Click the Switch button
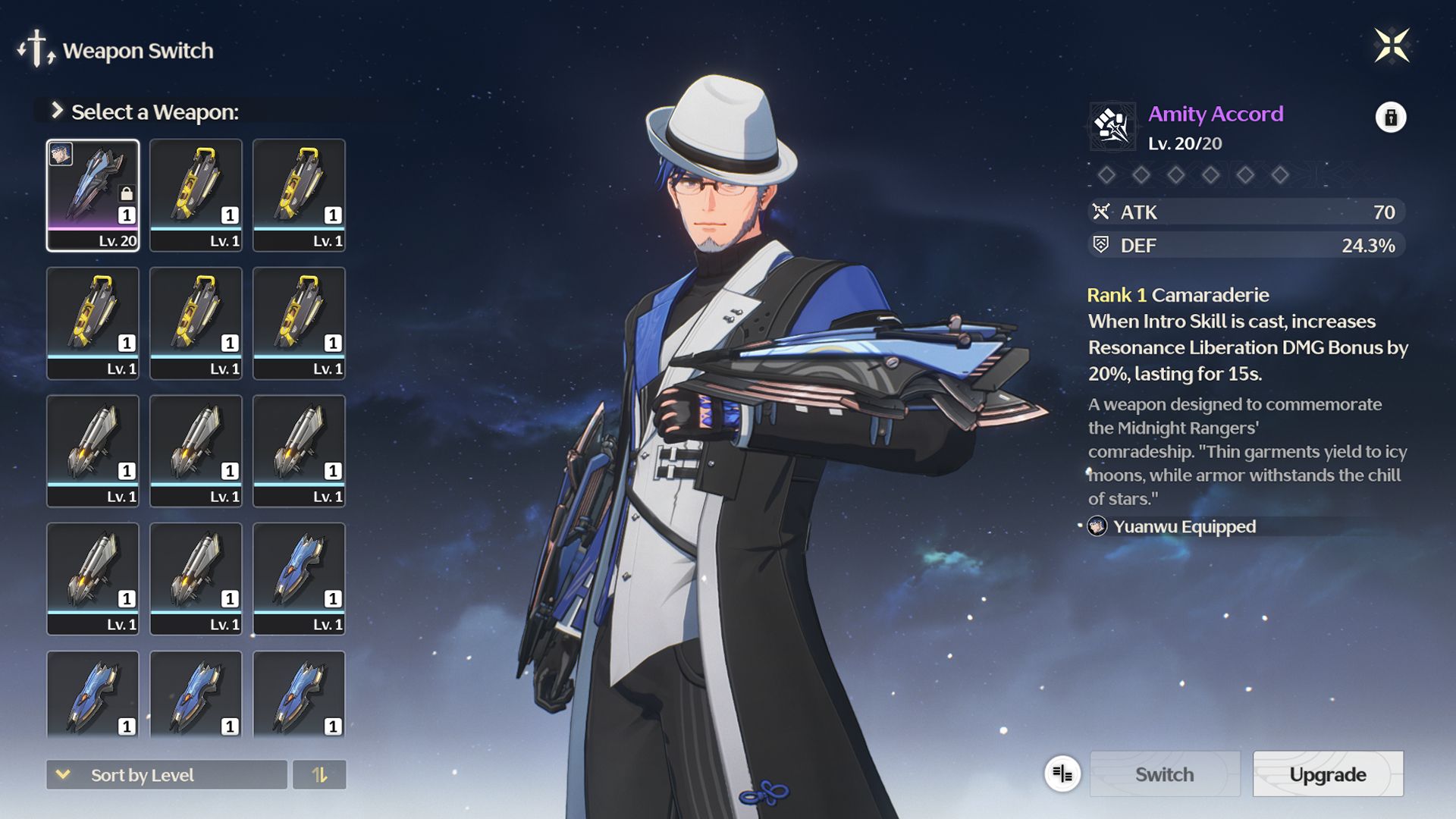 [1164, 773]
